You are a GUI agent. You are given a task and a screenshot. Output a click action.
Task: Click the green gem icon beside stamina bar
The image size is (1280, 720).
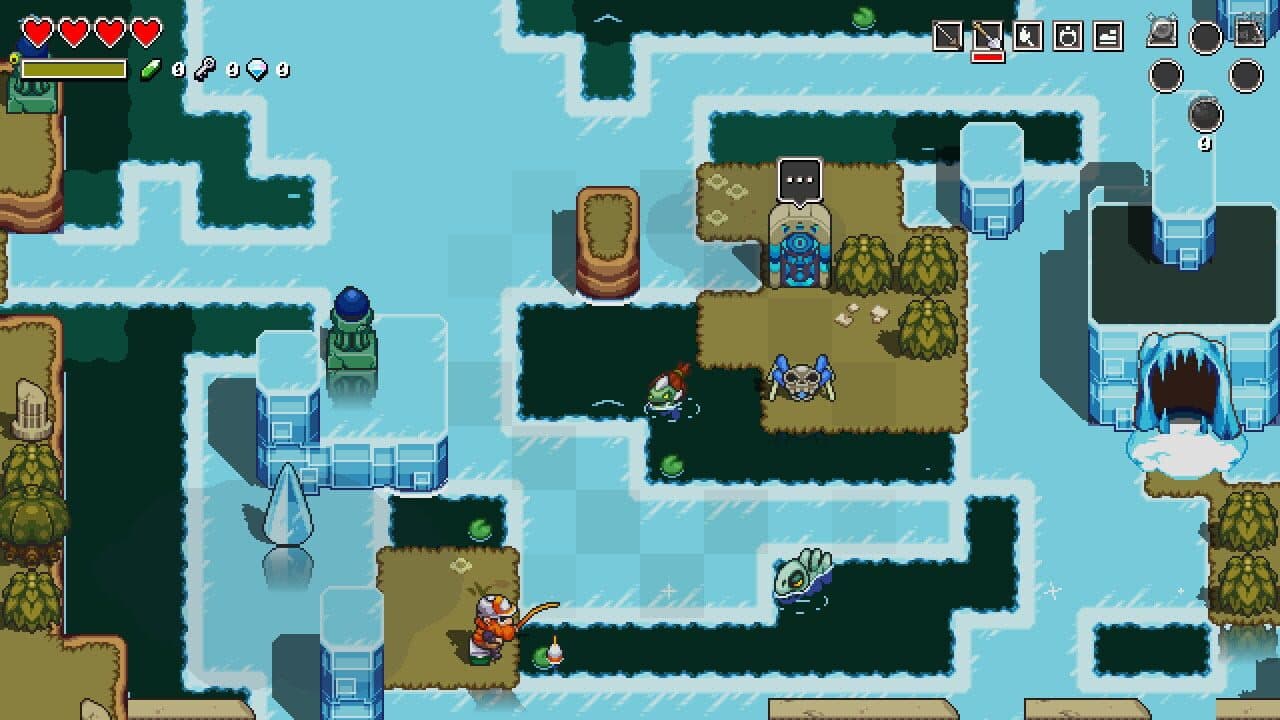(151, 70)
